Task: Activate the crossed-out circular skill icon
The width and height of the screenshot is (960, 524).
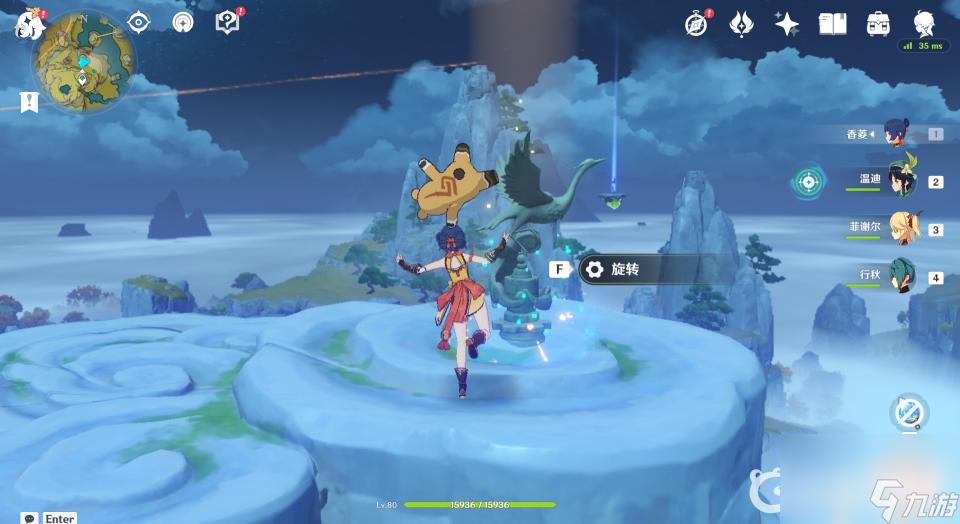Action: (909, 412)
